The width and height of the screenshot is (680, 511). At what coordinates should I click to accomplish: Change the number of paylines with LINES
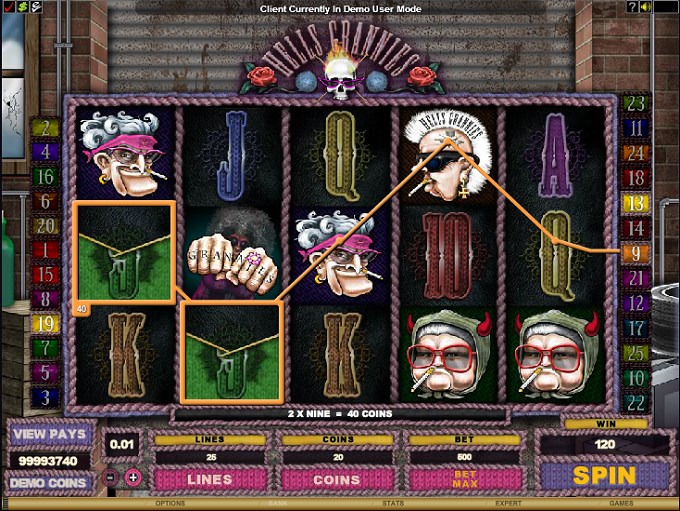pyautogui.click(x=211, y=479)
